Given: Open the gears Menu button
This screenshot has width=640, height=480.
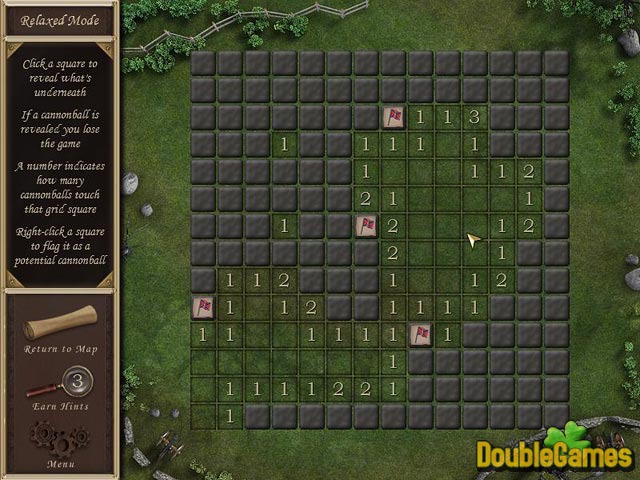Looking at the screenshot, I should [59, 438].
